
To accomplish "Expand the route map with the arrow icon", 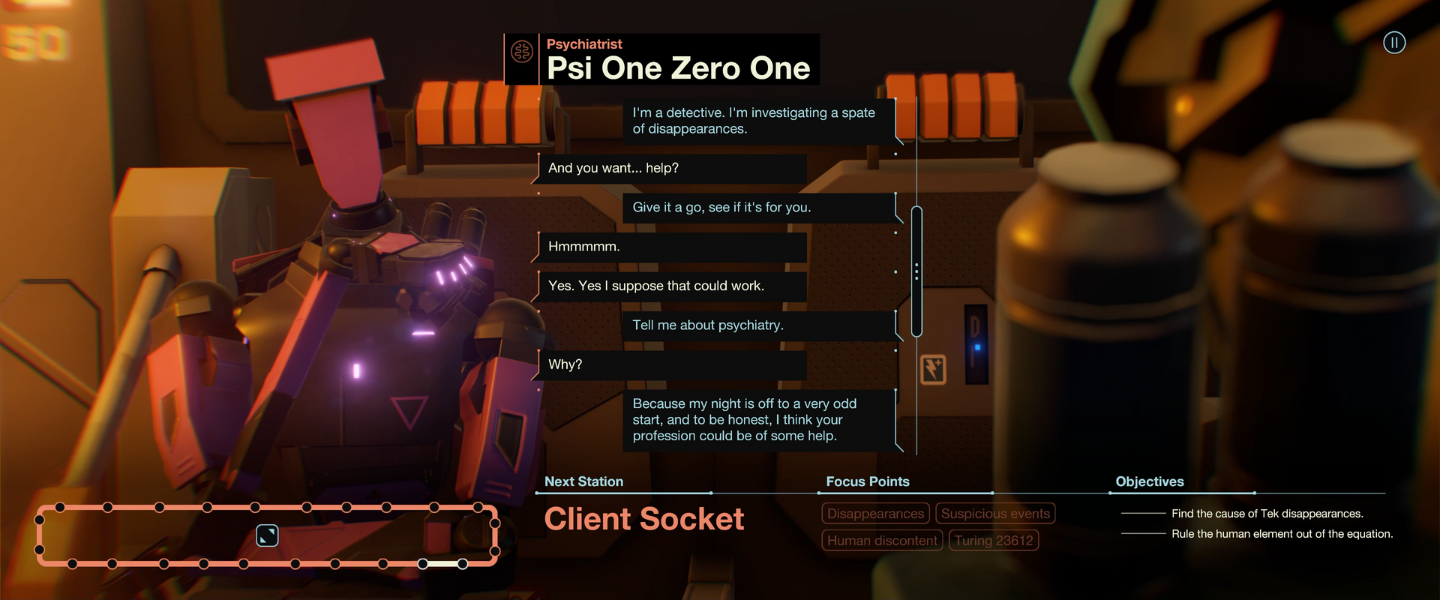I will pyautogui.click(x=267, y=536).
